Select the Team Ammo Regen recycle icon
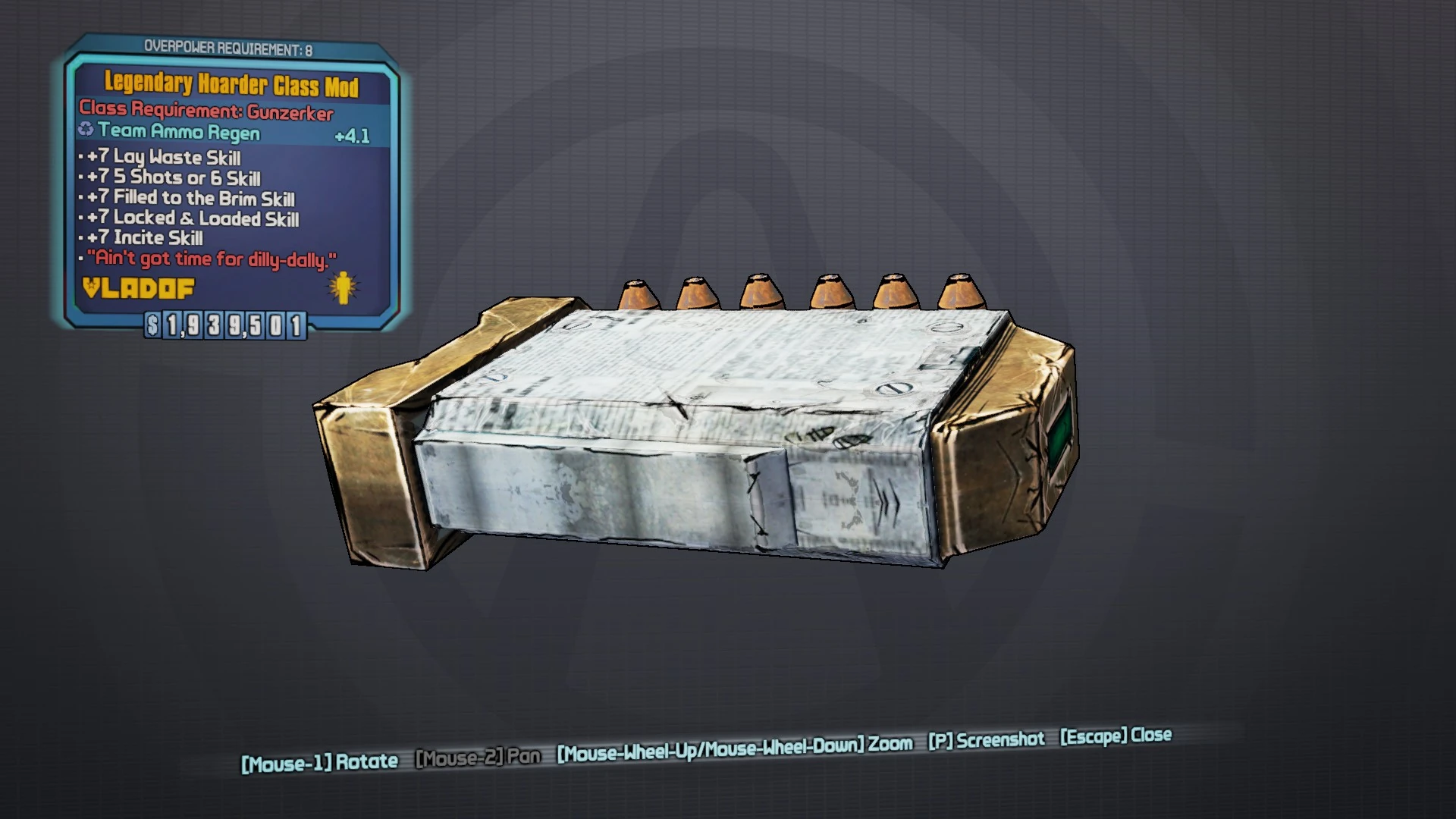 [x=86, y=130]
